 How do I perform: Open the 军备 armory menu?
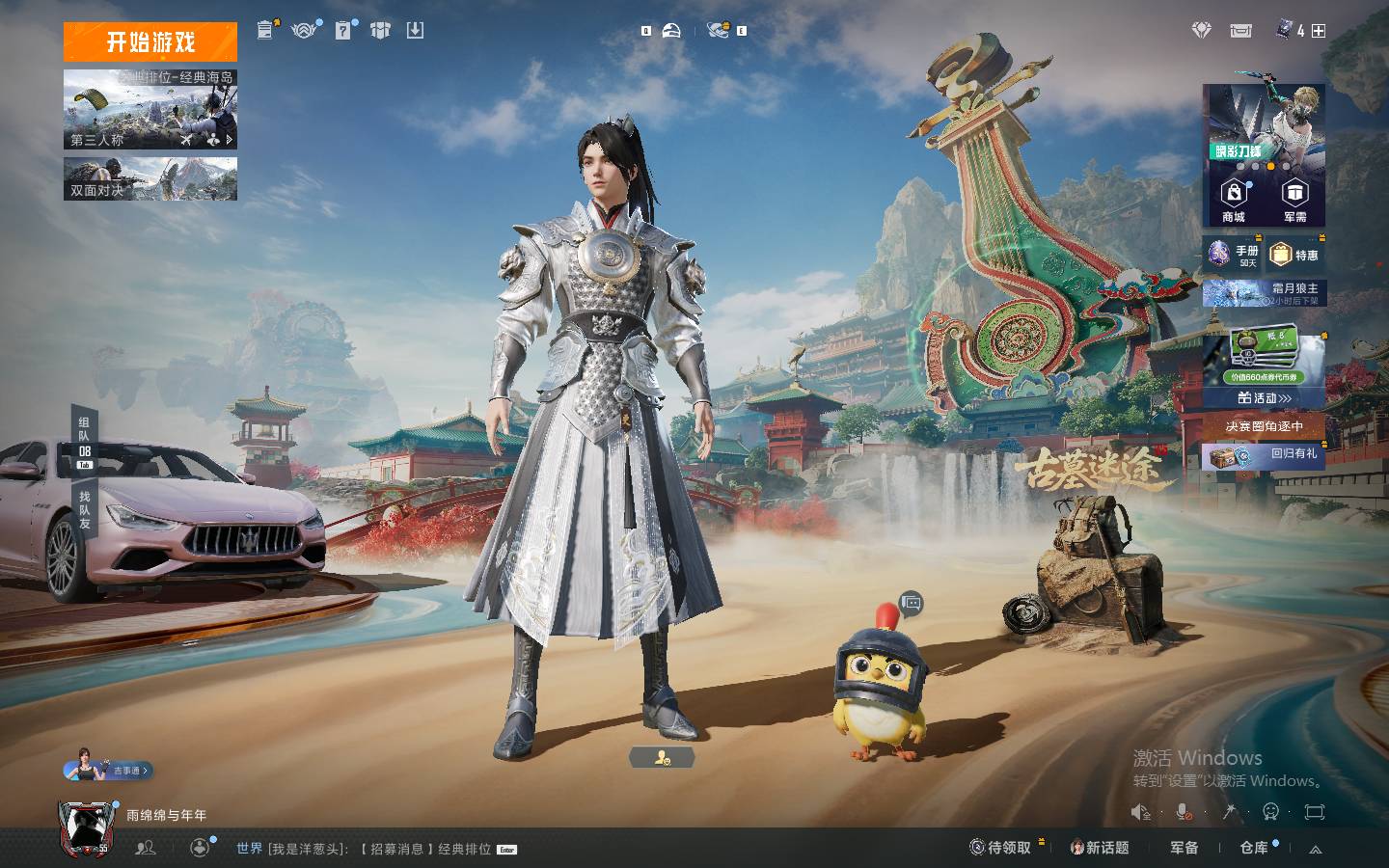tap(1185, 848)
